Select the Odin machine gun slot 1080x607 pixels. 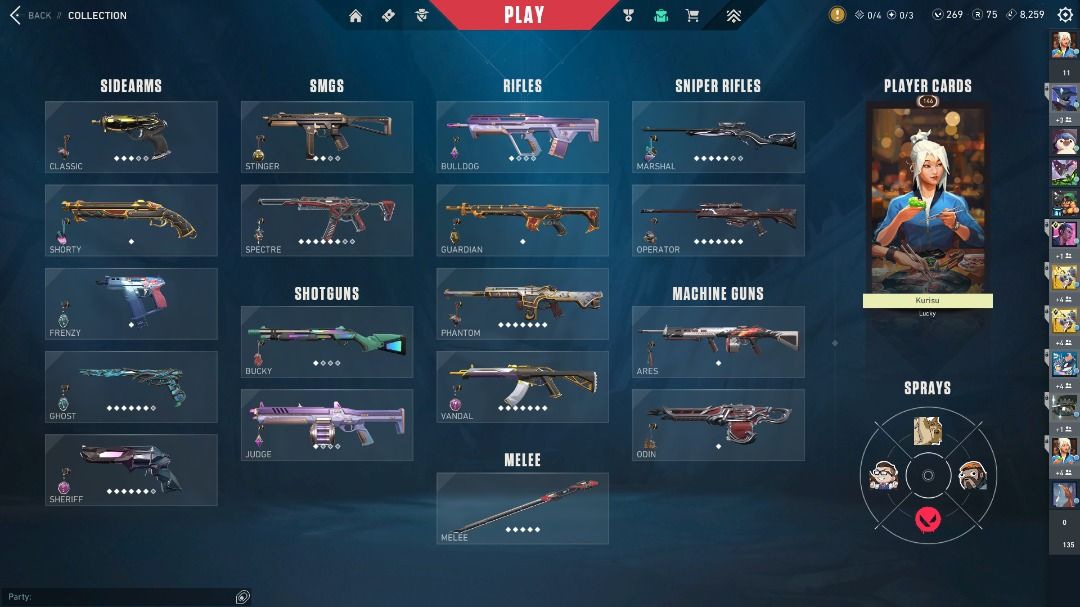[x=718, y=425]
